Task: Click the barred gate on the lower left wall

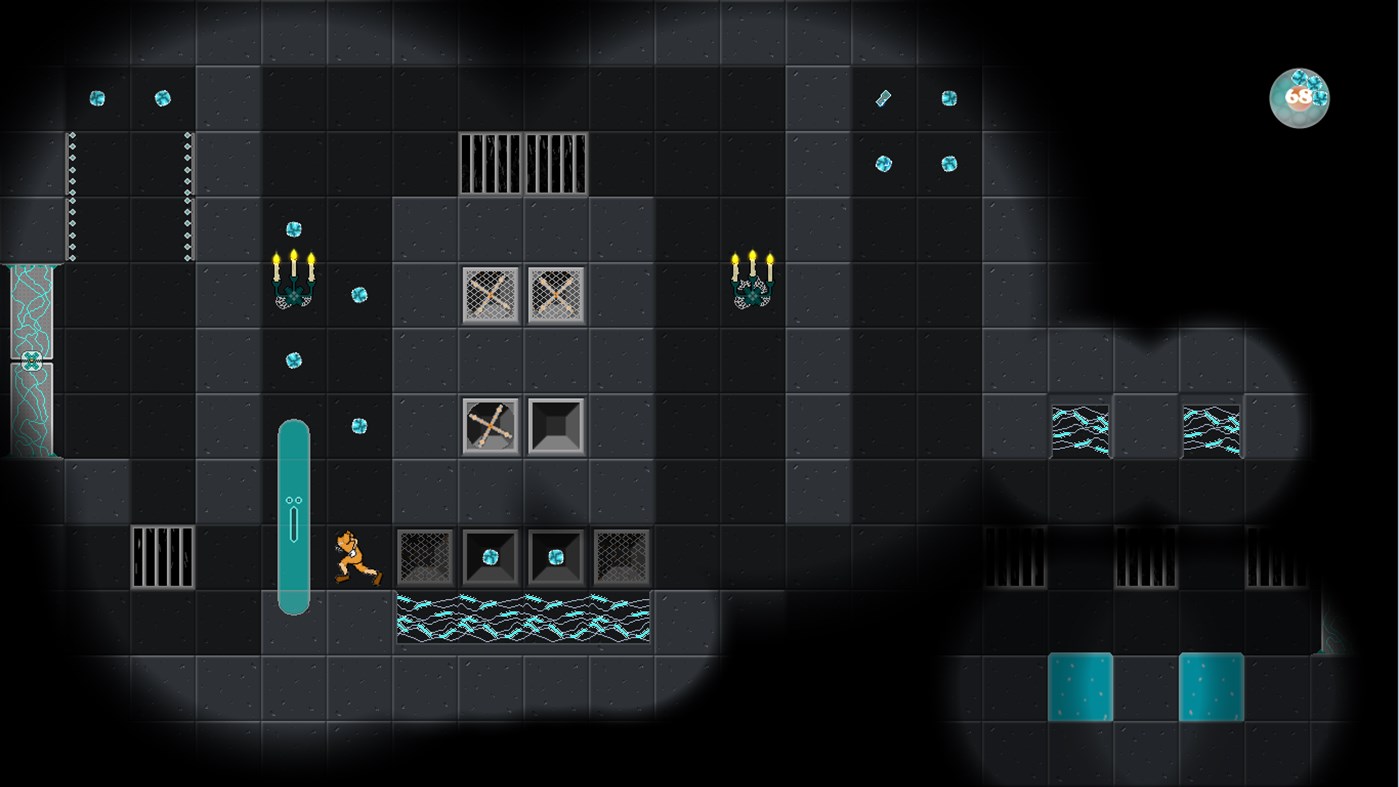Action: click(x=160, y=556)
